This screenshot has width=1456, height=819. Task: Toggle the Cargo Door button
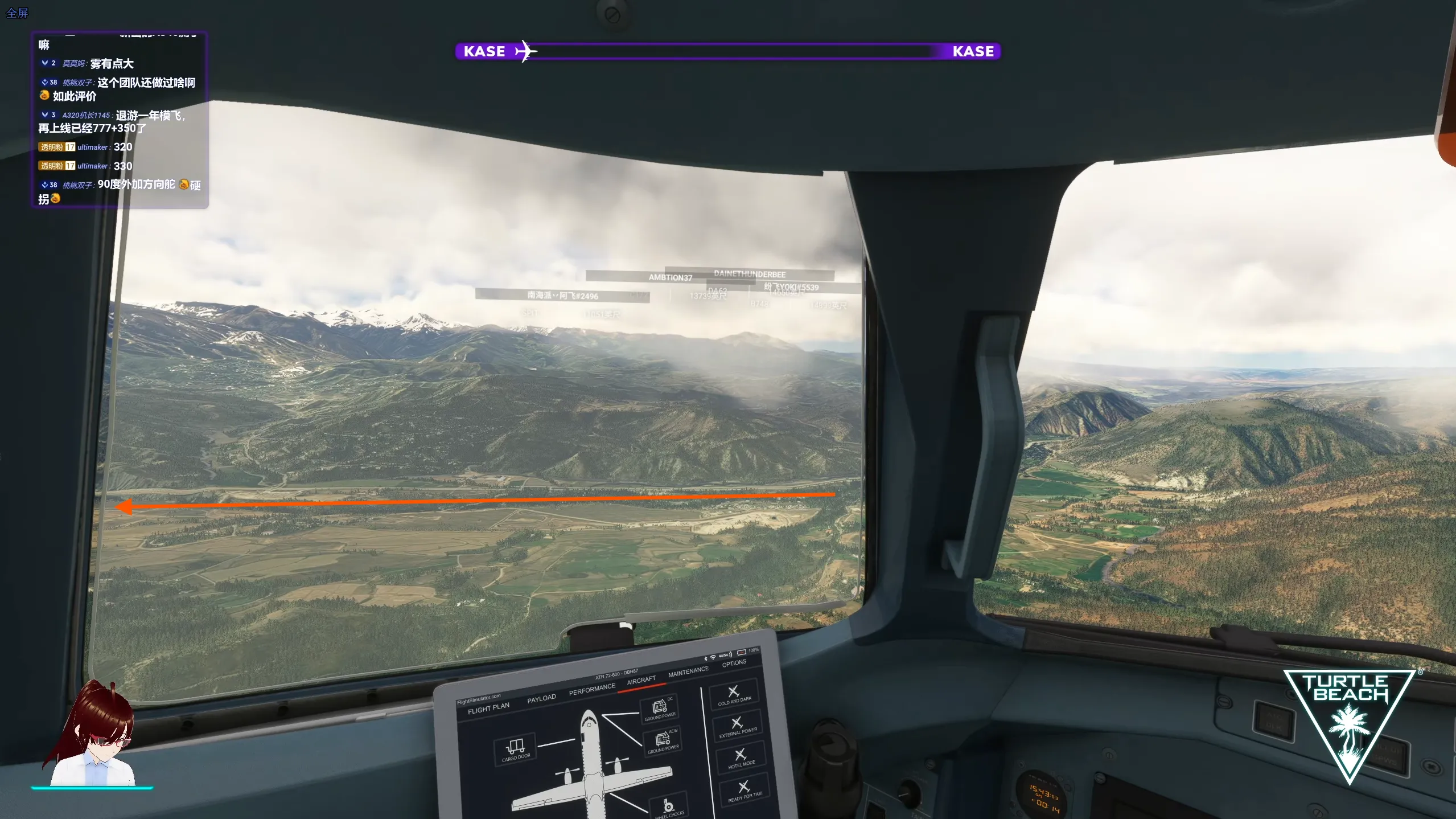[516, 748]
